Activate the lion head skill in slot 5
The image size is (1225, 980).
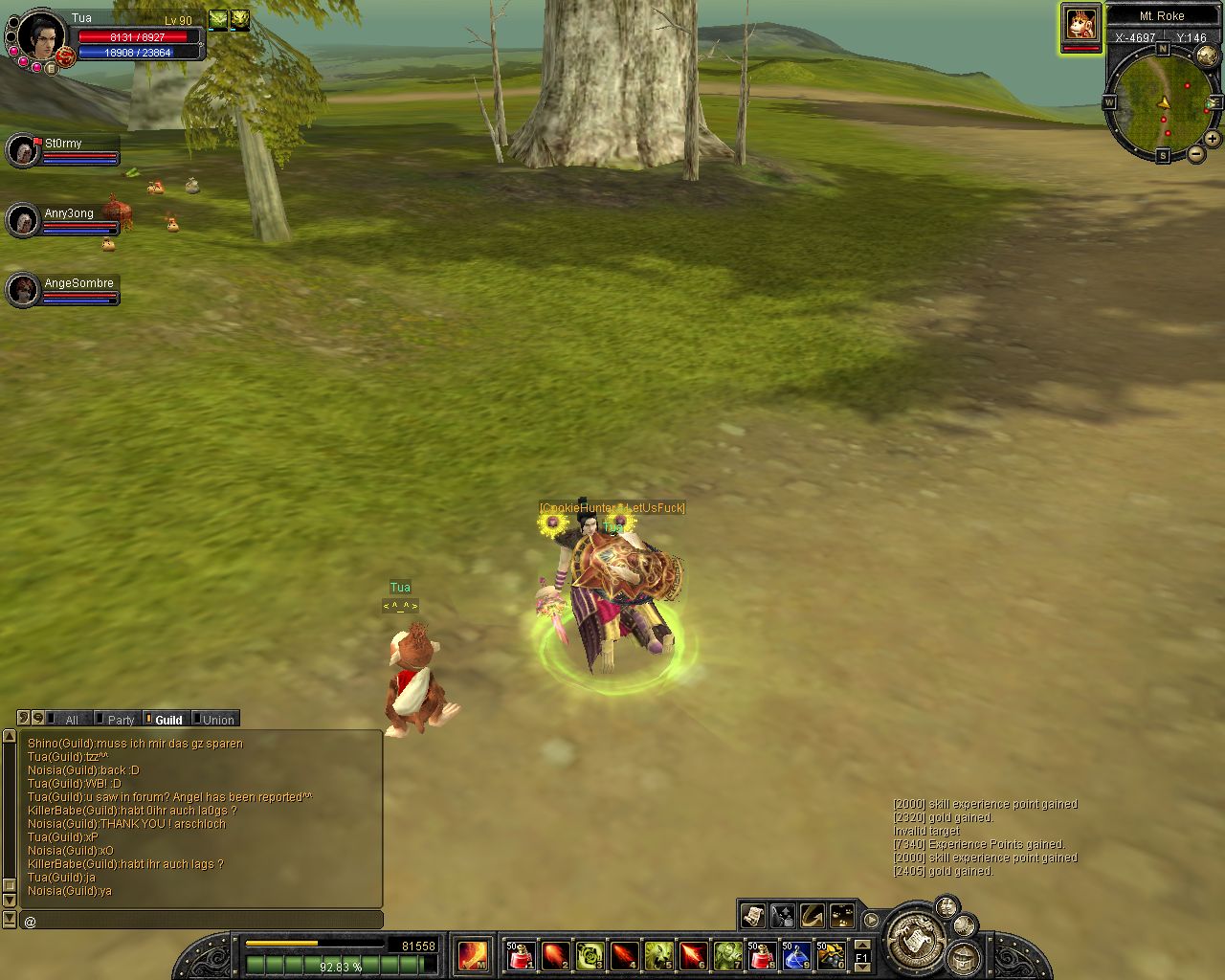tap(658, 955)
